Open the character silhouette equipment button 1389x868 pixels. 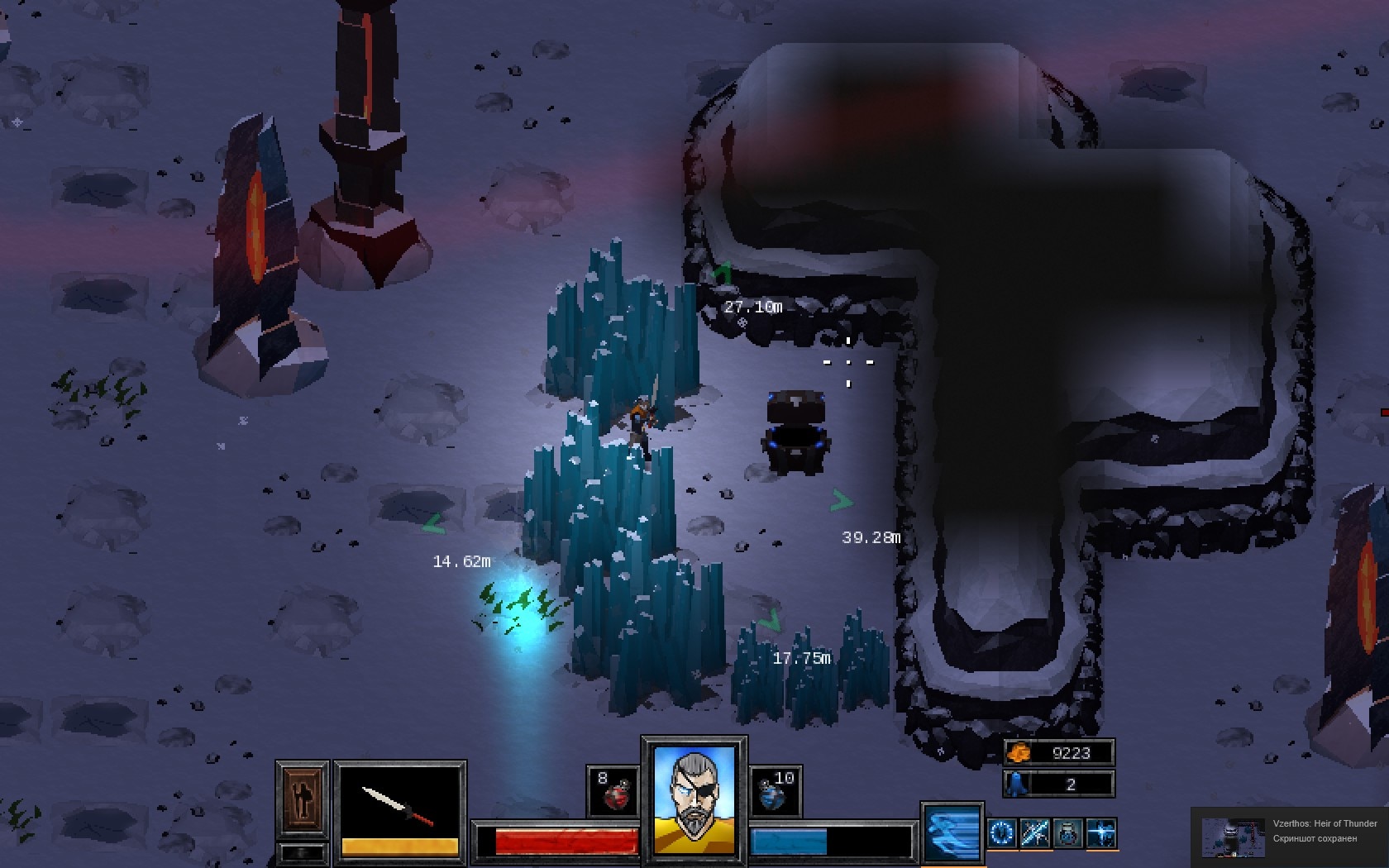(302, 799)
